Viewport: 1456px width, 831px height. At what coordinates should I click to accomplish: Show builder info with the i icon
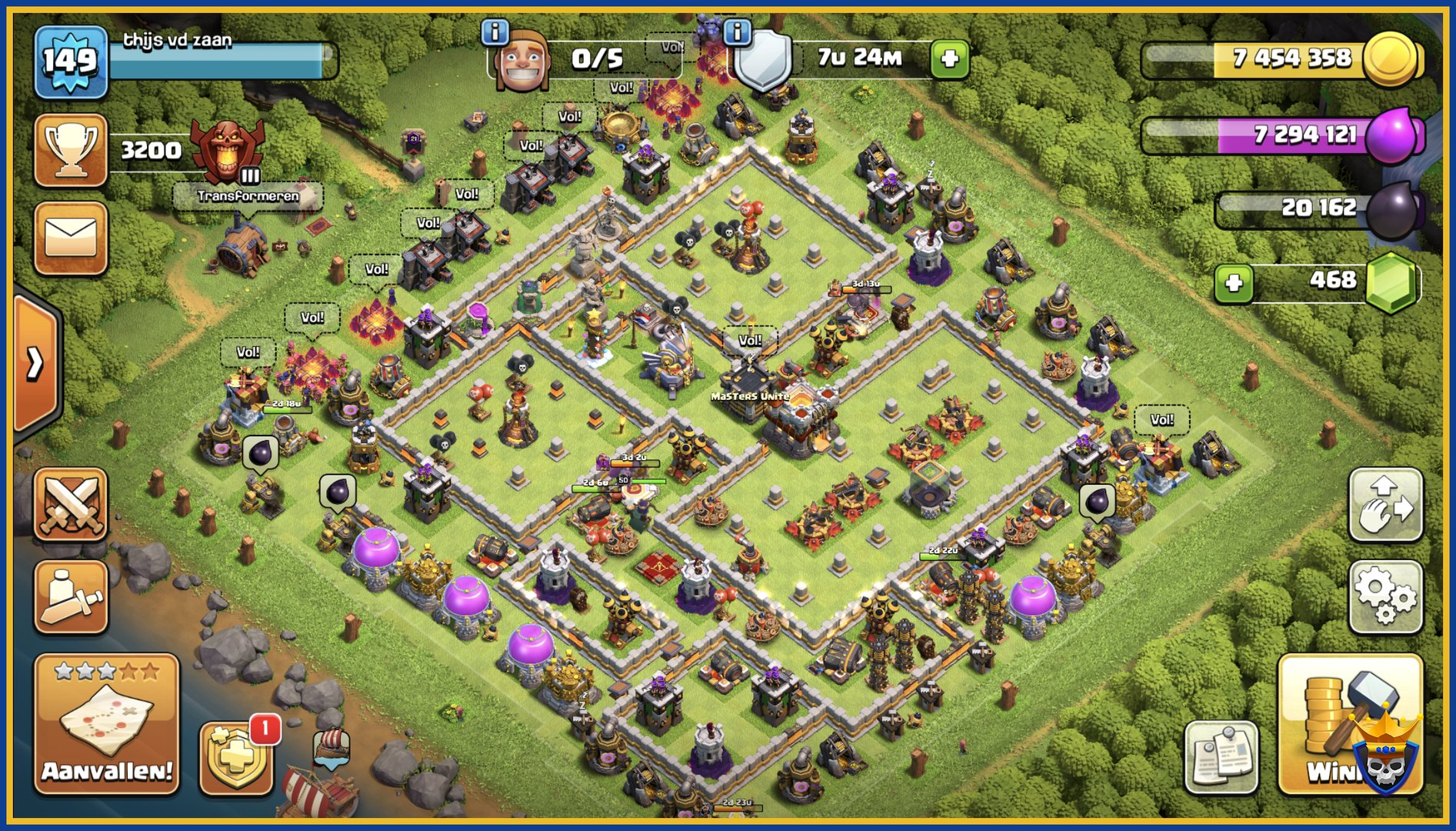pyautogui.click(x=495, y=32)
